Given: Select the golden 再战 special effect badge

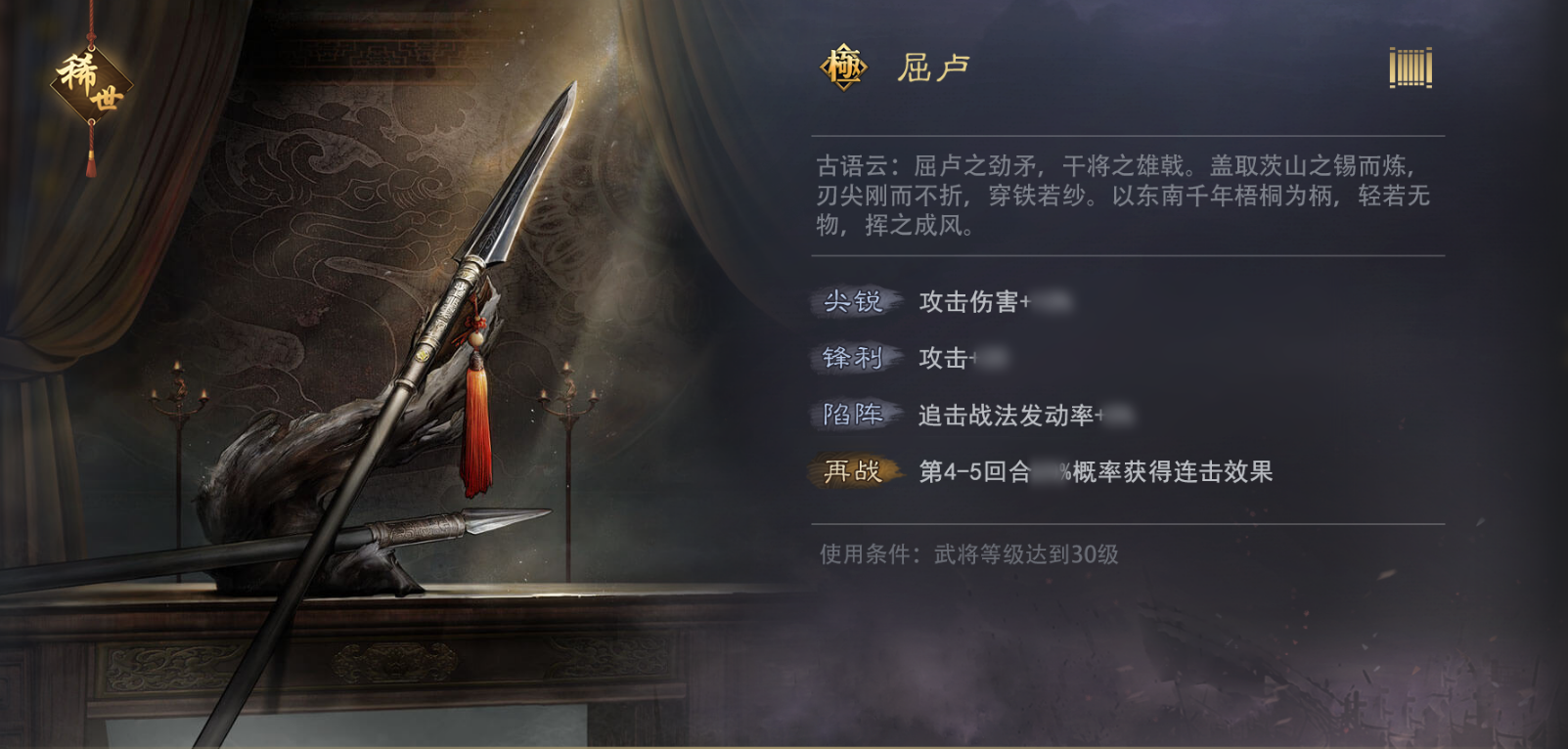Looking at the screenshot, I should (x=853, y=473).
